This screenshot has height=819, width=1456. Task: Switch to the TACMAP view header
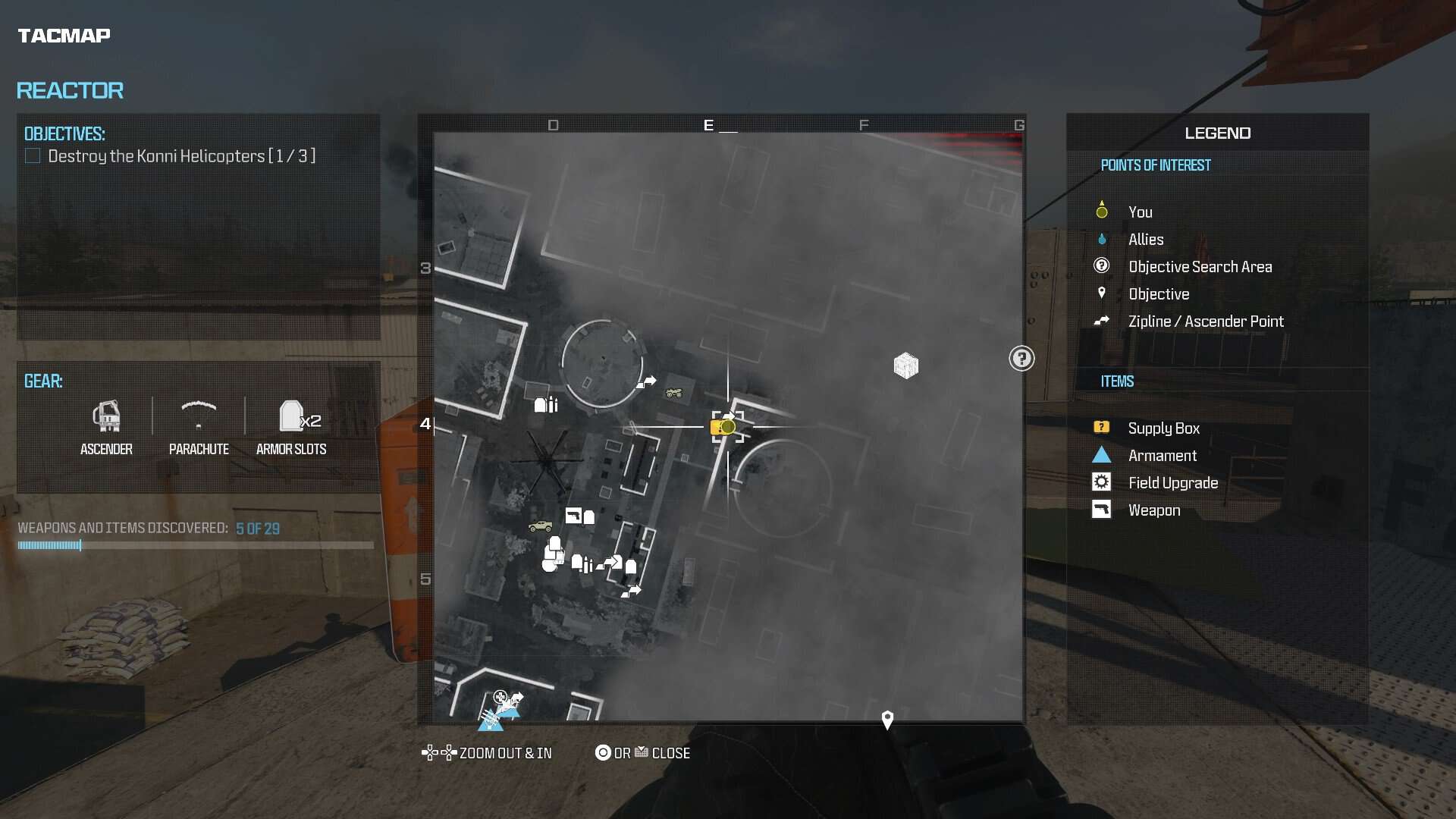[64, 35]
